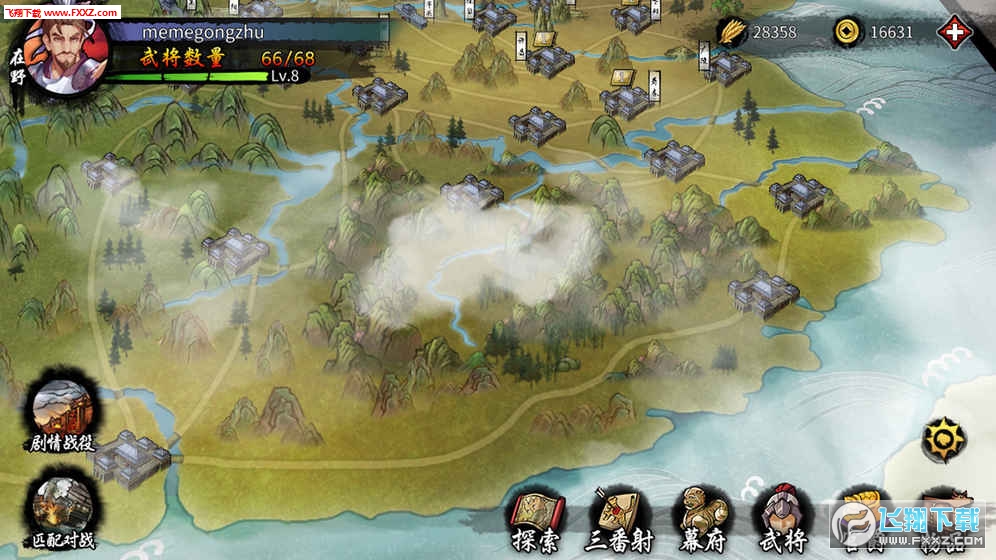This screenshot has width=996, height=560.
Task: Open the 幕府 shogunate menu
Action: pos(704,519)
